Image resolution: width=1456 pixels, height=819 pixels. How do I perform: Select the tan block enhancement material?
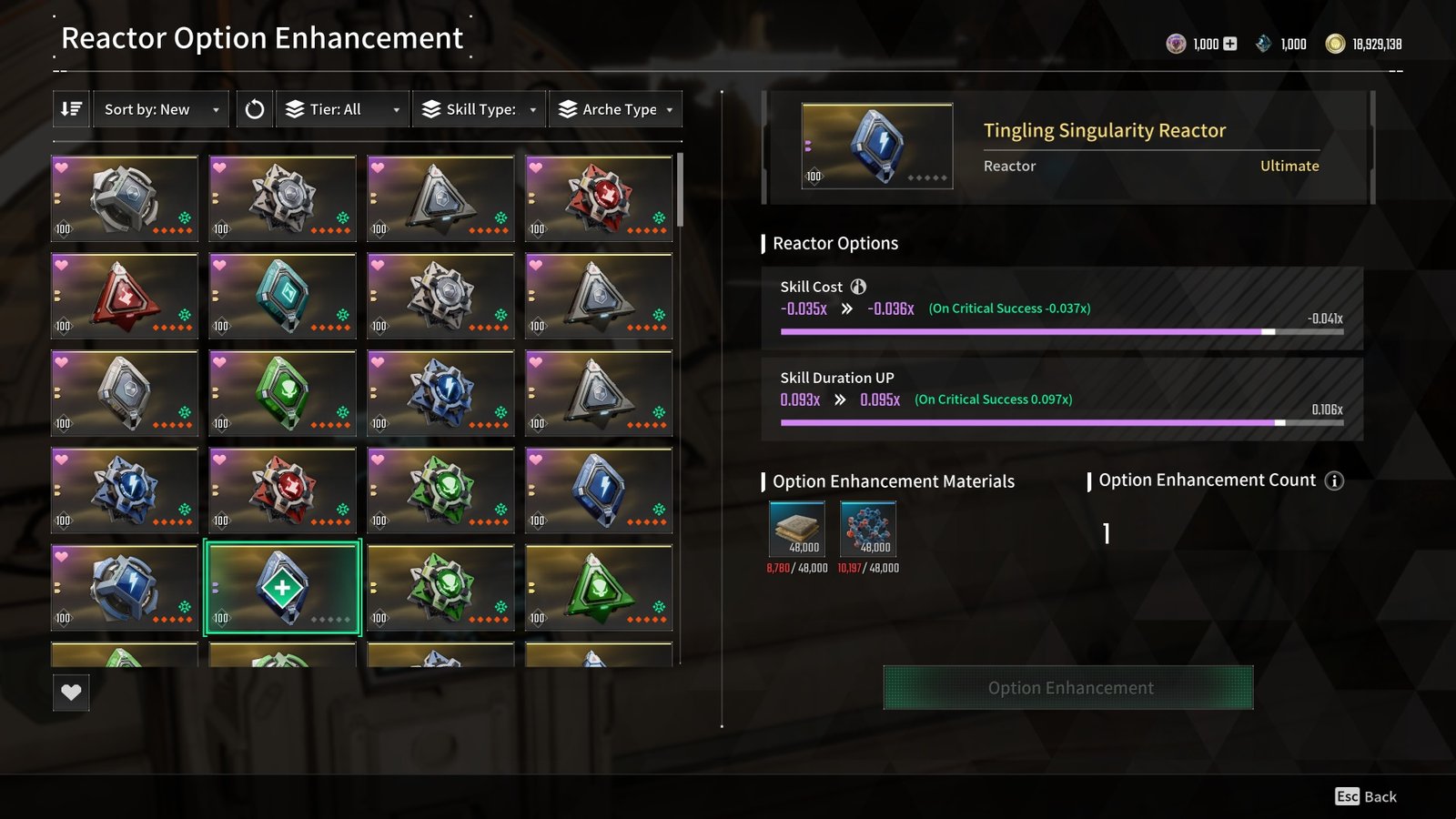click(x=797, y=529)
